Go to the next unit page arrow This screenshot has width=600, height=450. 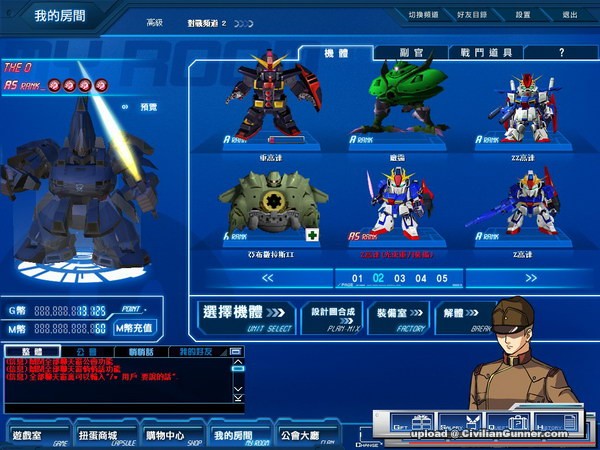(531, 278)
